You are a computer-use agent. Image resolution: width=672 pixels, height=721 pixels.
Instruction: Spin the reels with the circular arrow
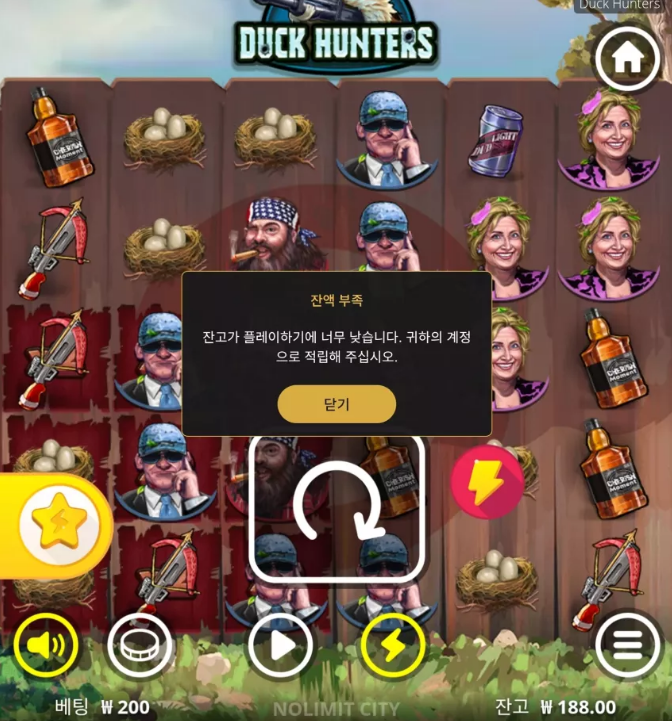(336, 506)
